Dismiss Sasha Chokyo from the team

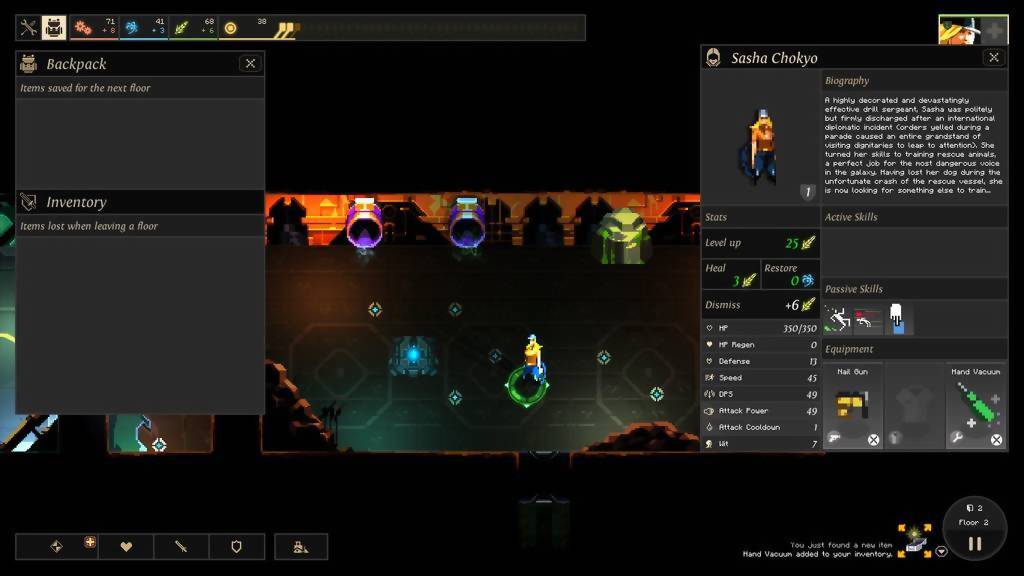[x=761, y=305]
